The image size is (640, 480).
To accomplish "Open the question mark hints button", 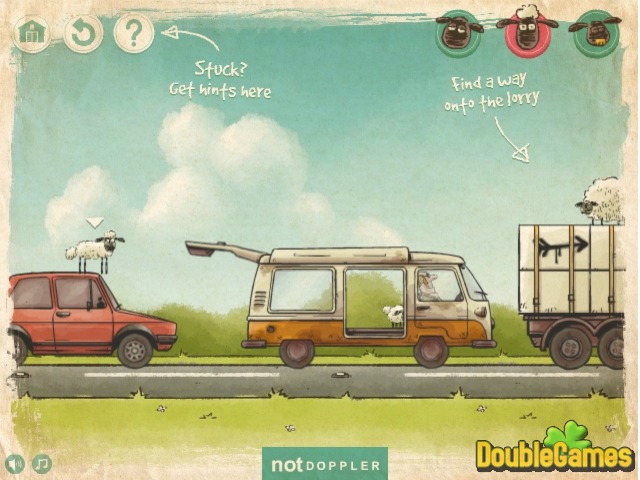I will (x=133, y=34).
